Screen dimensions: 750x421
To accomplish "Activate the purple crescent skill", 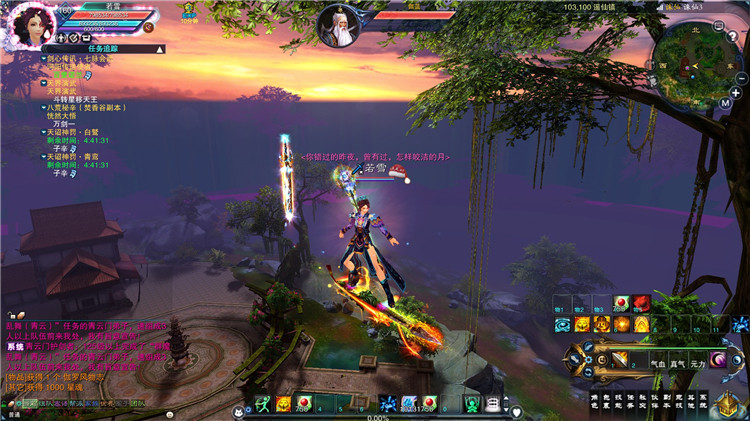I will (718, 359).
